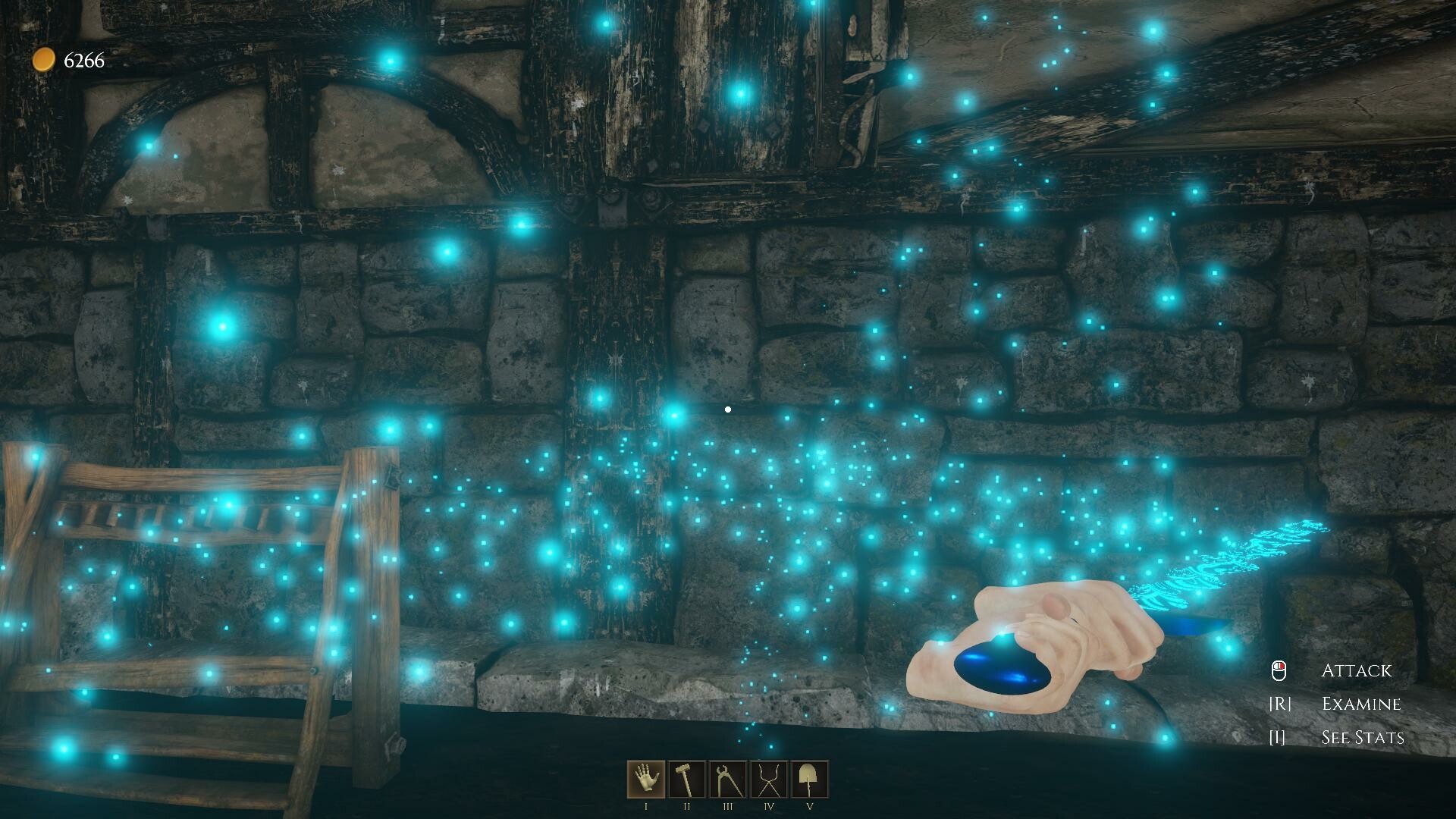Click the [R] keybind label
The image size is (1456, 819).
[x=1279, y=704]
